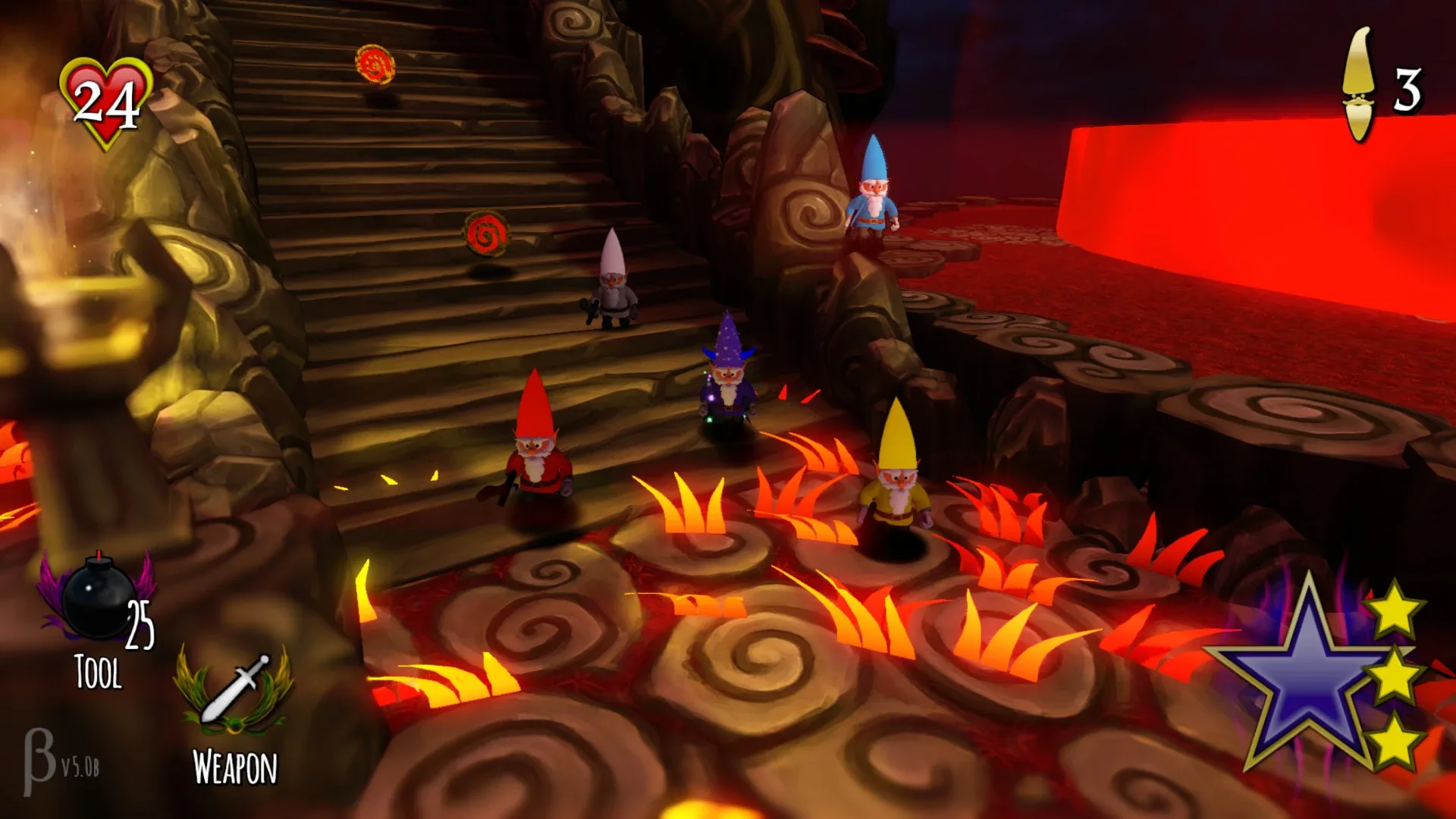Click the health counter showing 24
Screen dimensions: 1456x819
106,99
